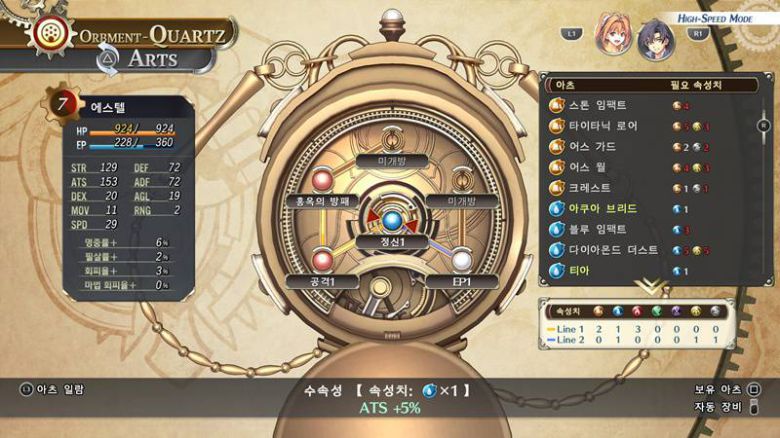Click the arts list scrollbar handle
The height and width of the screenshot is (438, 780).
click(x=763, y=126)
